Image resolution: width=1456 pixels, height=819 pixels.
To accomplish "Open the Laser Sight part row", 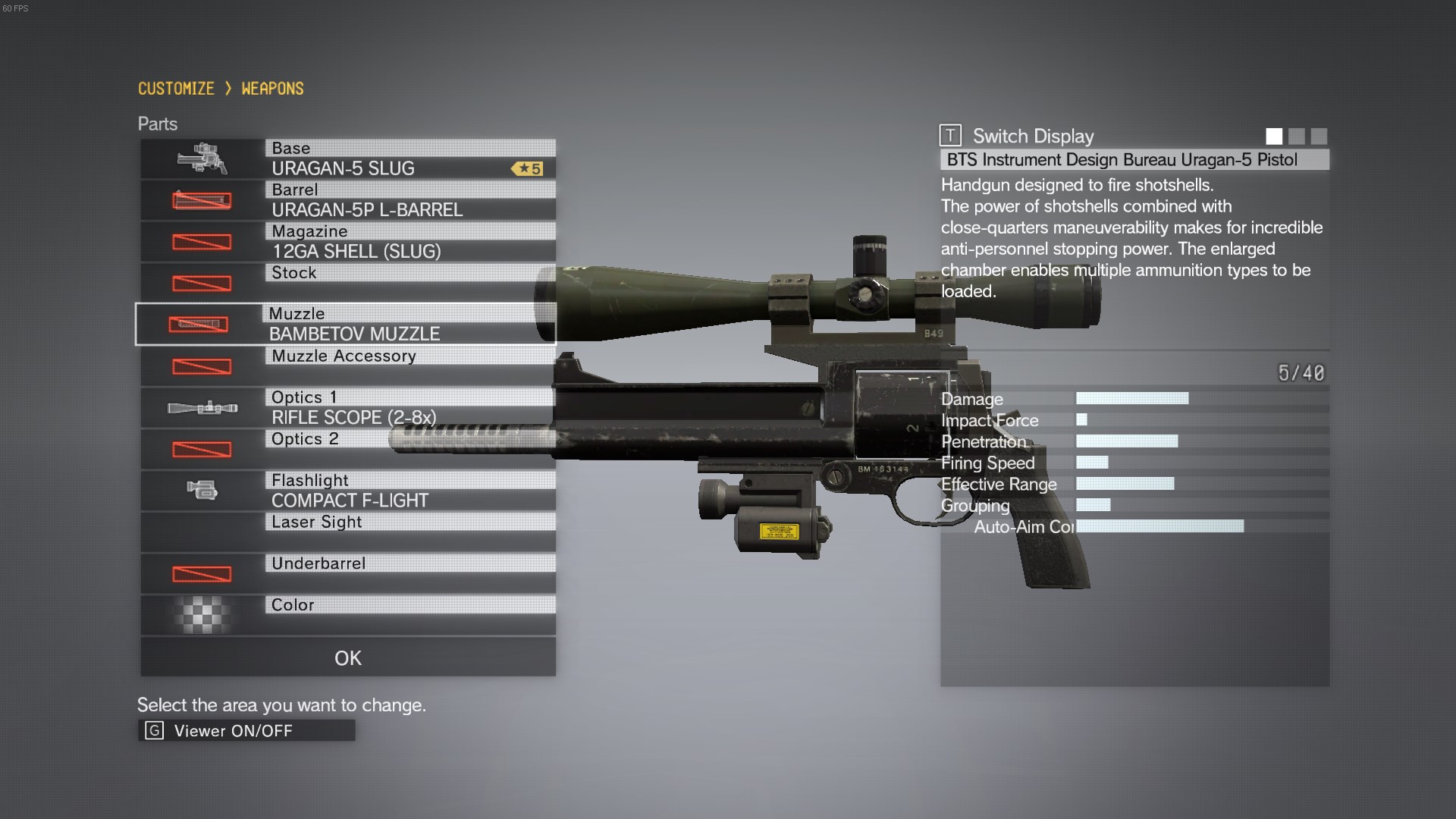I will (x=347, y=532).
